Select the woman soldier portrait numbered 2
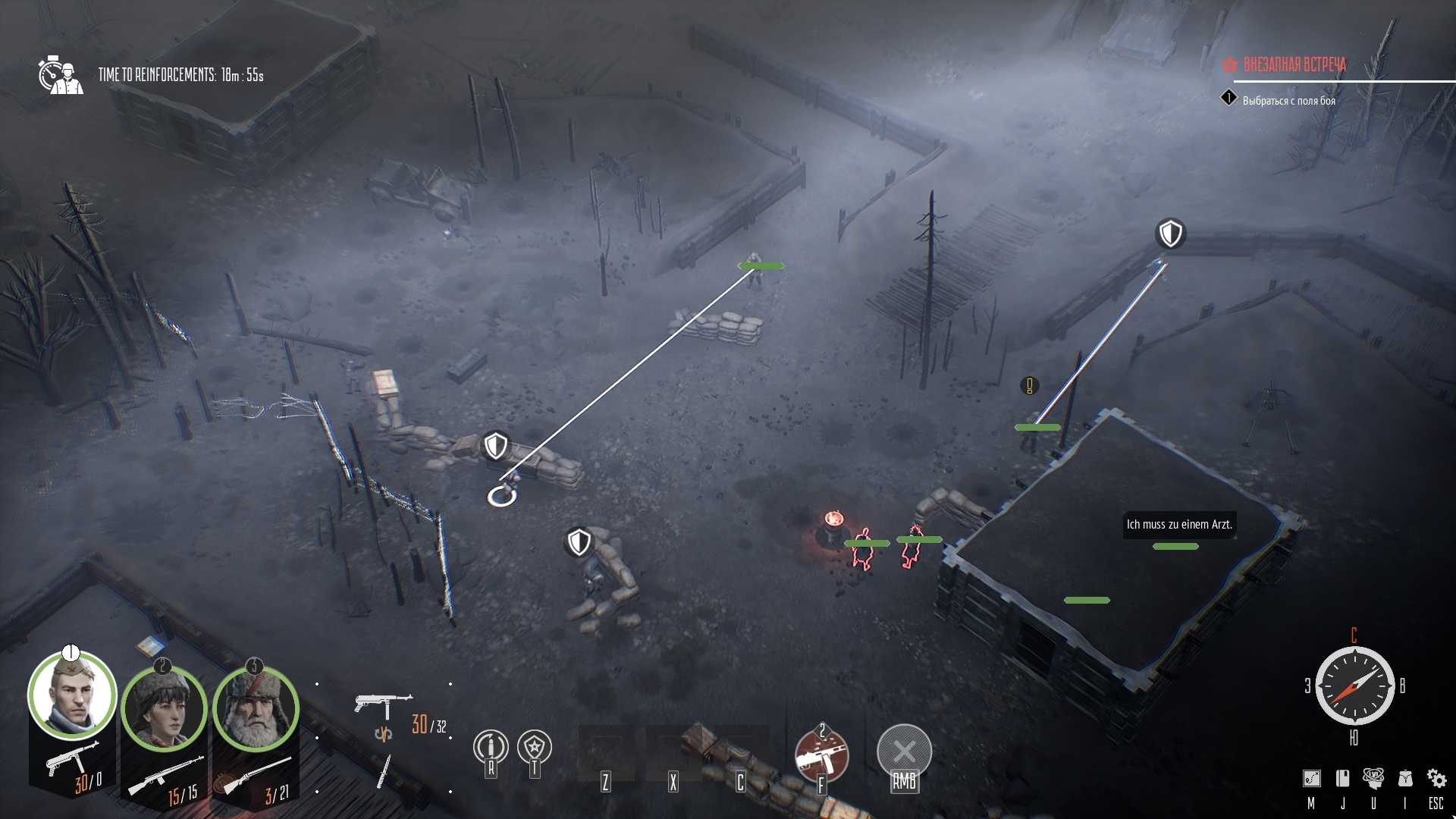Screen dimensions: 1456x819 click(164, 711)
